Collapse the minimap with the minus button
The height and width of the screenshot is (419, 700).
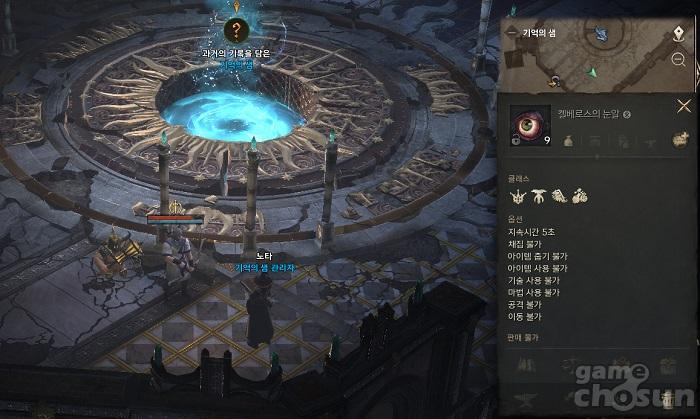[512, 32]
